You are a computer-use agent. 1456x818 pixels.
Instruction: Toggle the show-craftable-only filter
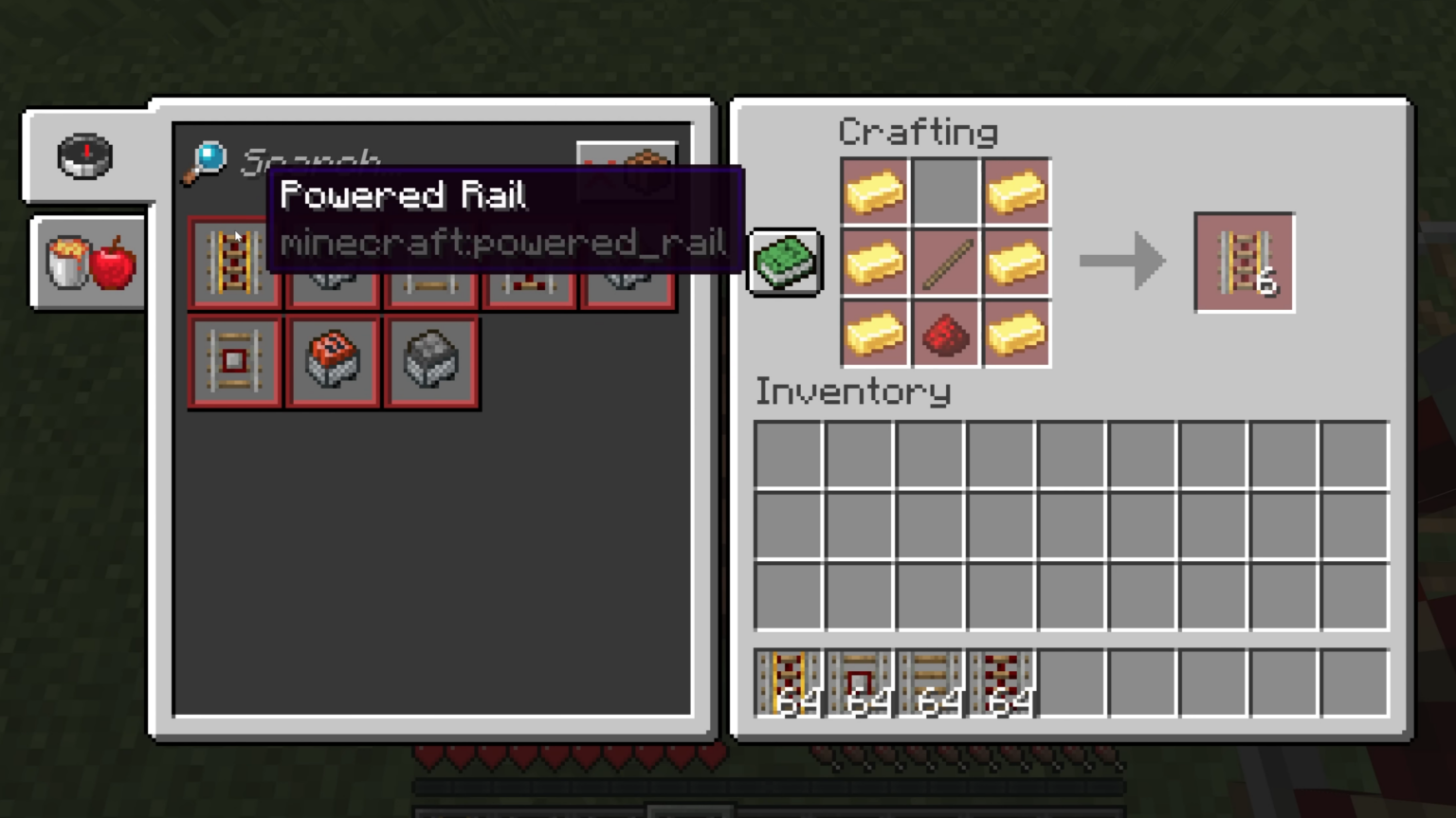point(628,171)
